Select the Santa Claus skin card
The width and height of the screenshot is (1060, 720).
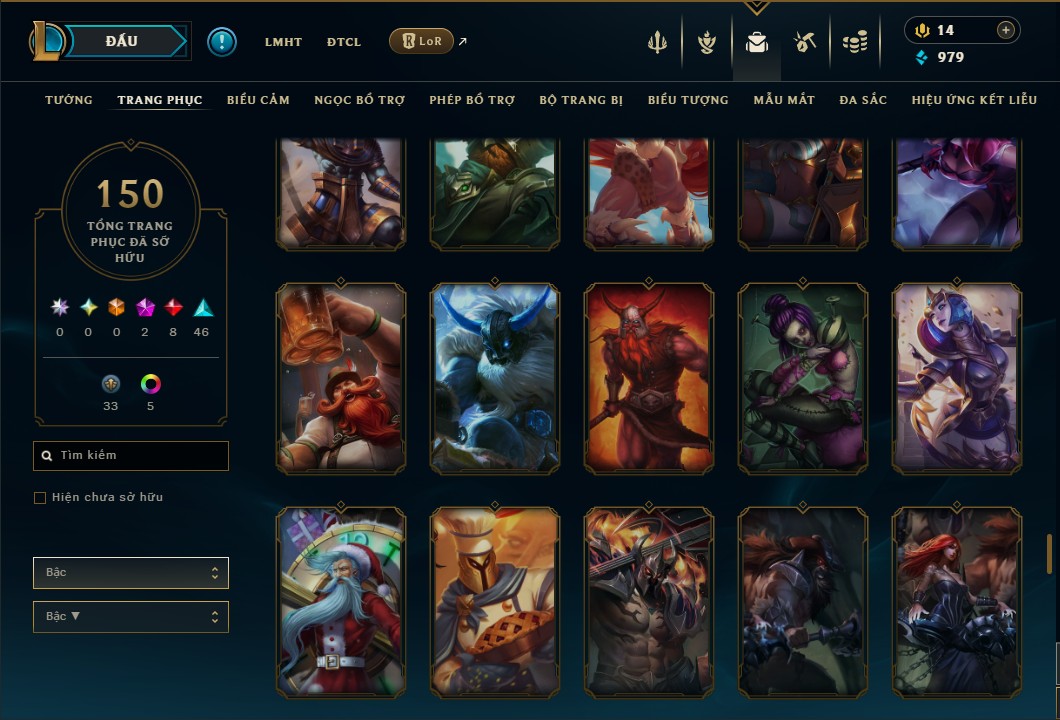pyautogui.click(x=341, y=602)
